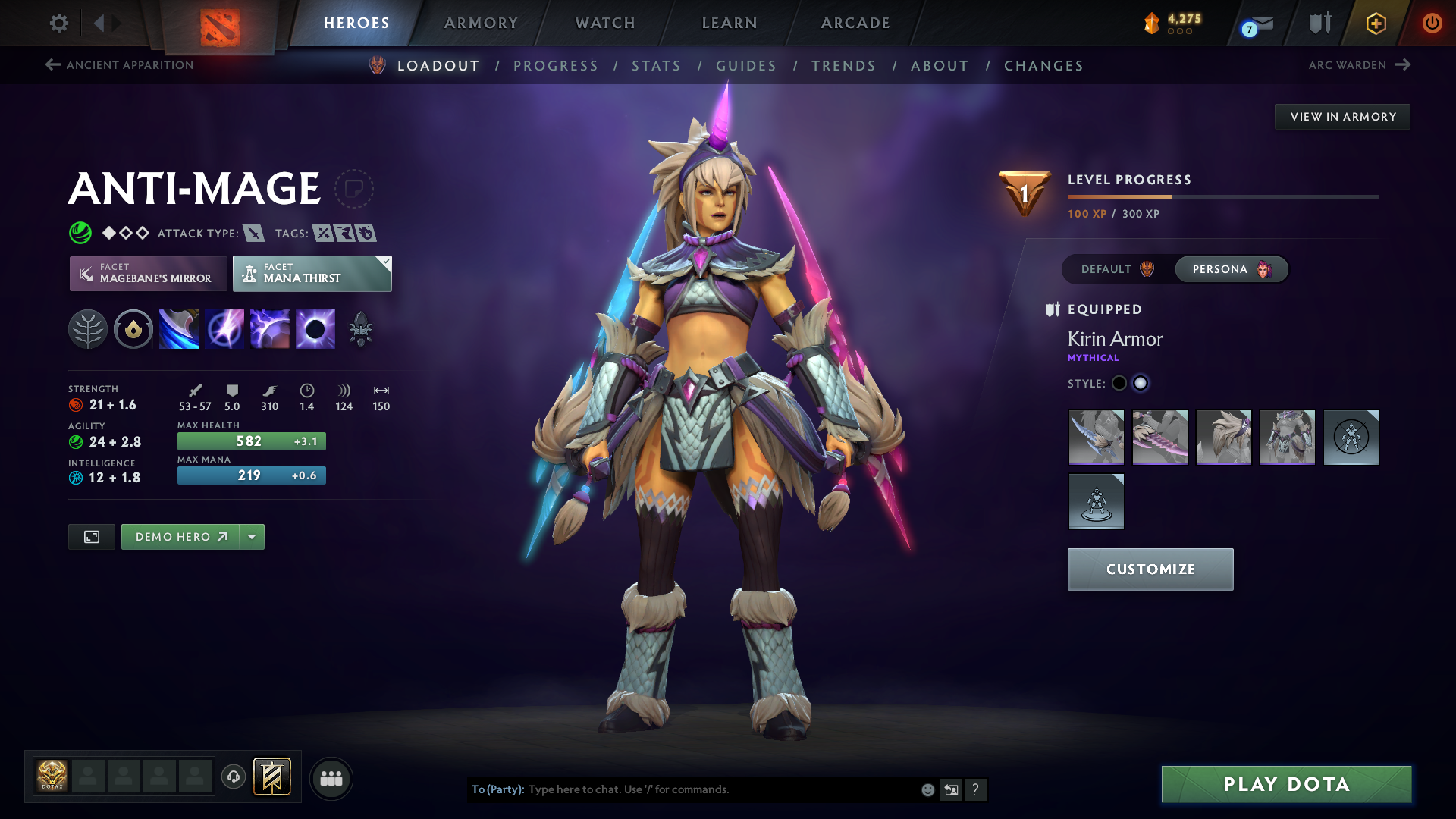1456x819 pixels.
Task: Select the innate ability droplet icon
Action: (x=133, y=328)
